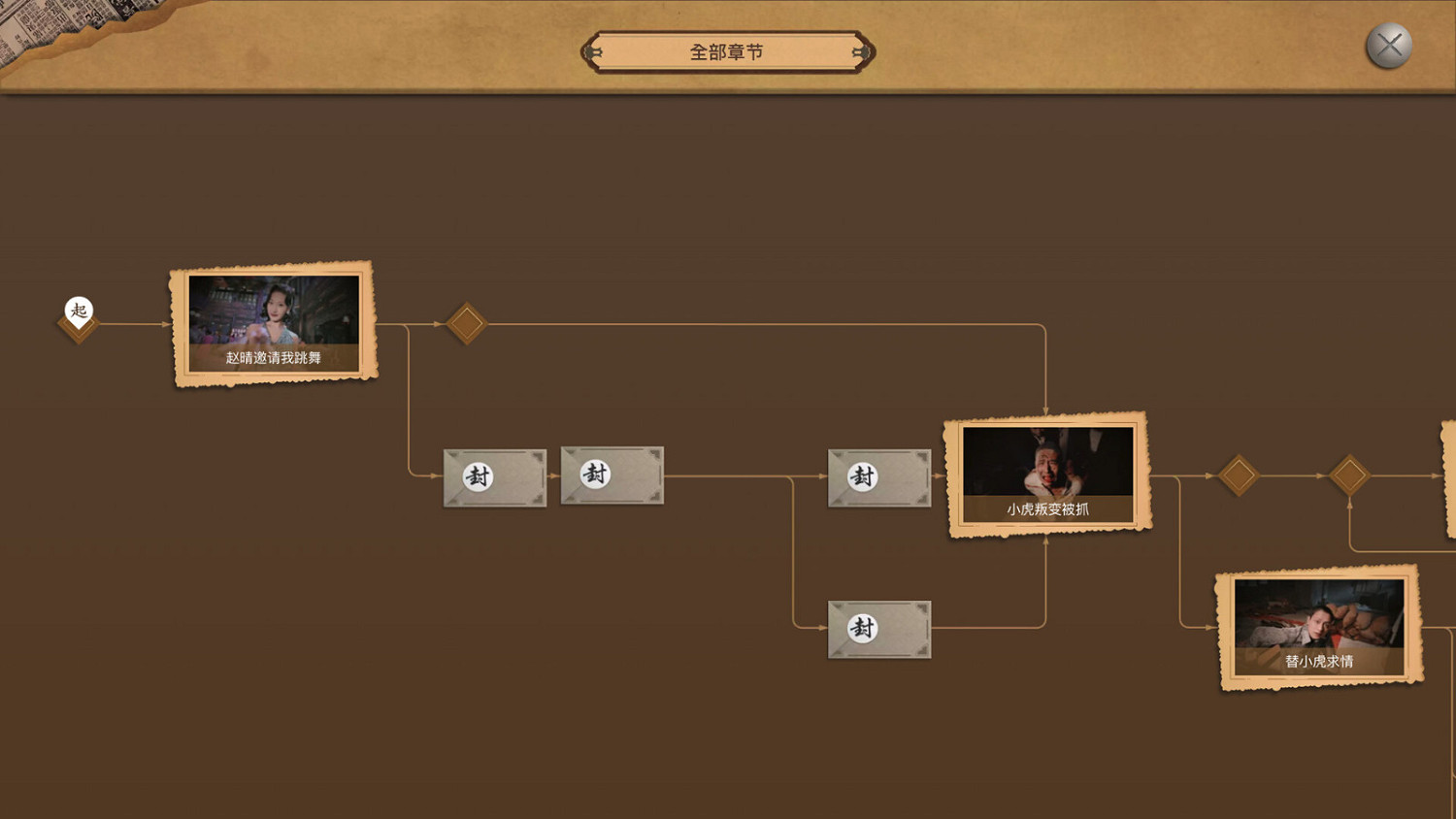Click the diamond branch node after 赵晴邀请我跳舞
Screen dimensions: 1456x819
point(467,319)
